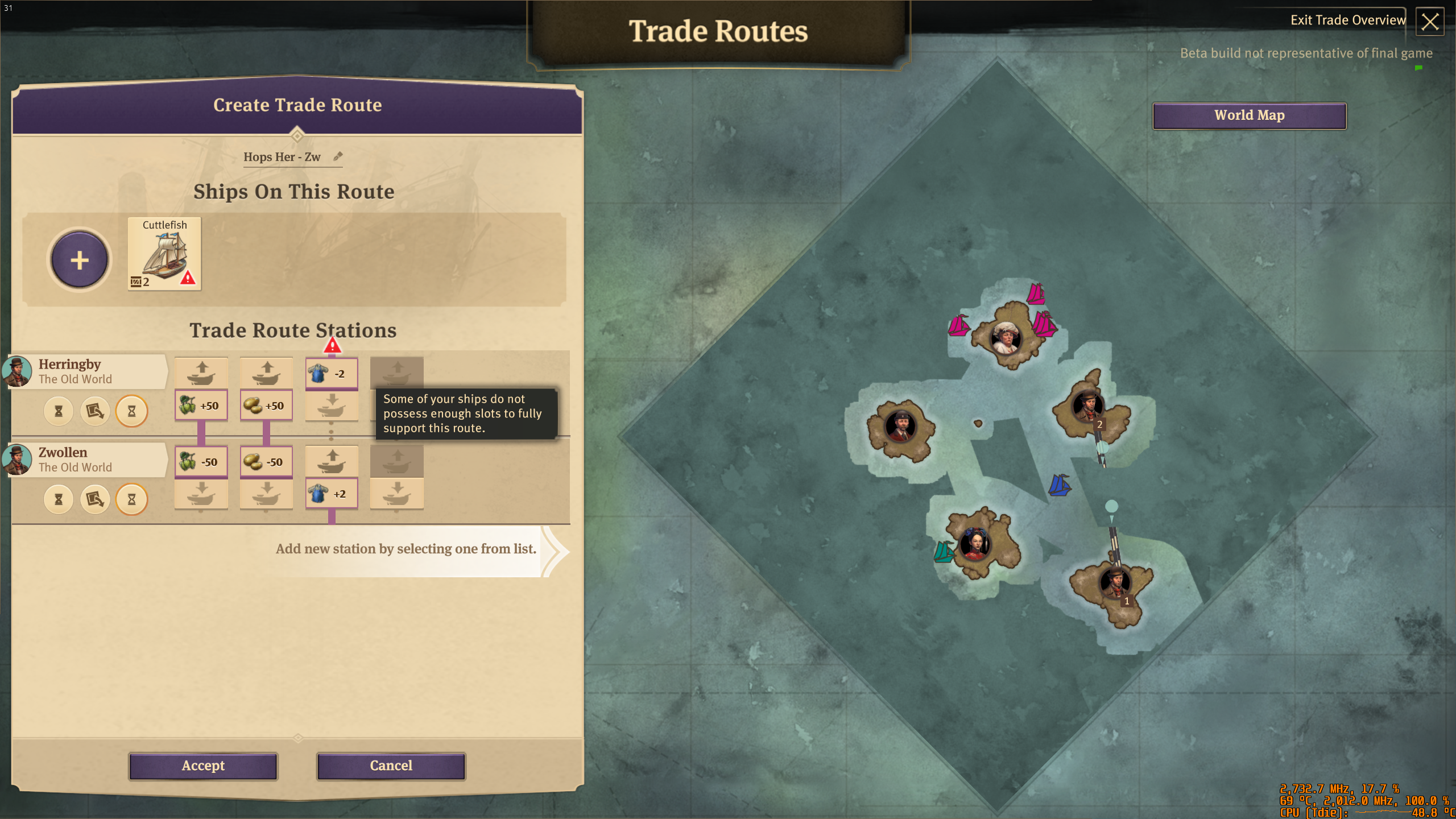Select the Cuttlefish ship card
Viewport: 1456px width, 819px height.
[164, 254]
